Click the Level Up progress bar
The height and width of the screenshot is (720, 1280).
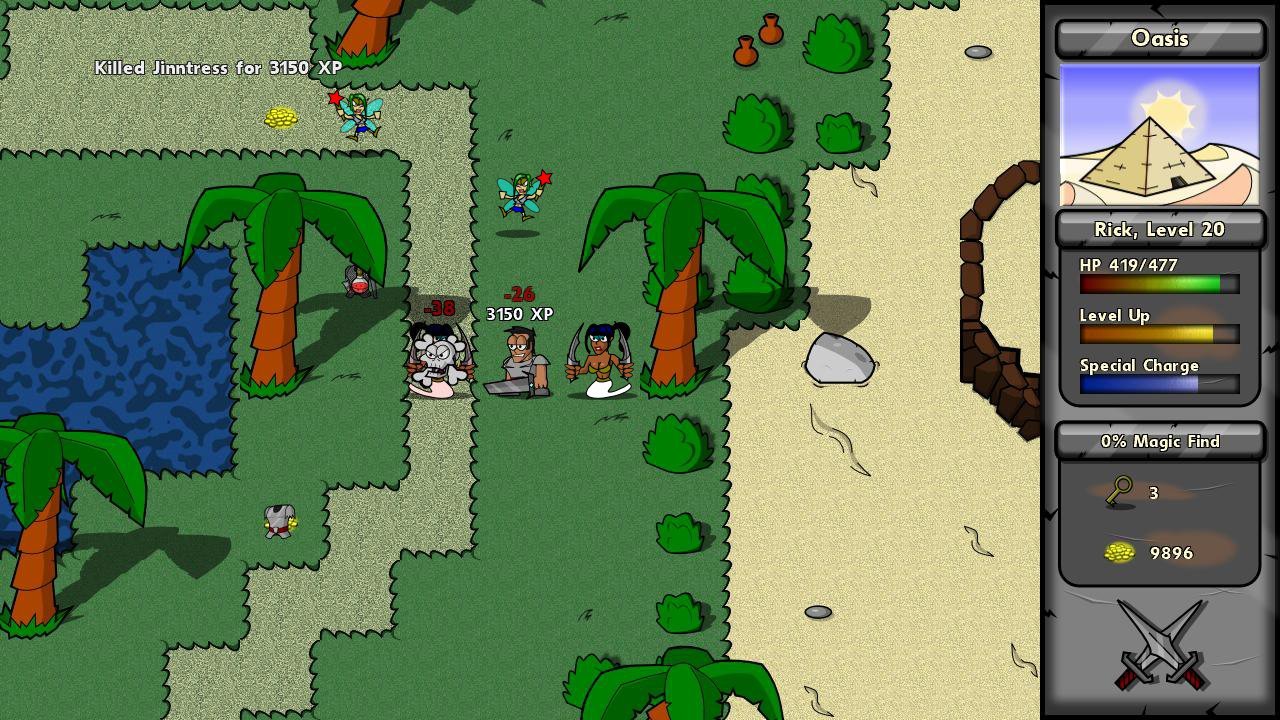(1158, 334)
